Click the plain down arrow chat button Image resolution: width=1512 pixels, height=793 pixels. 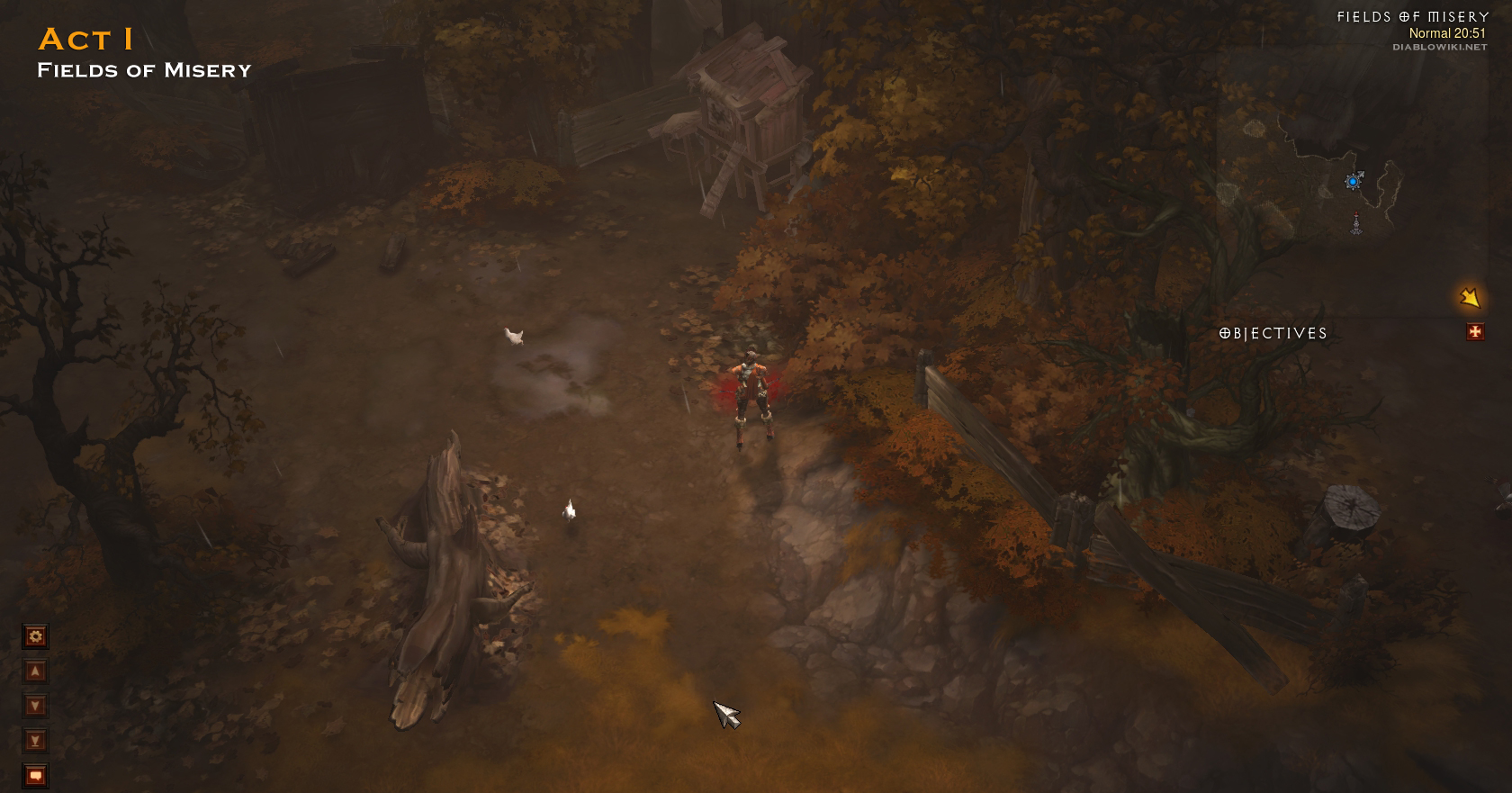35,706
